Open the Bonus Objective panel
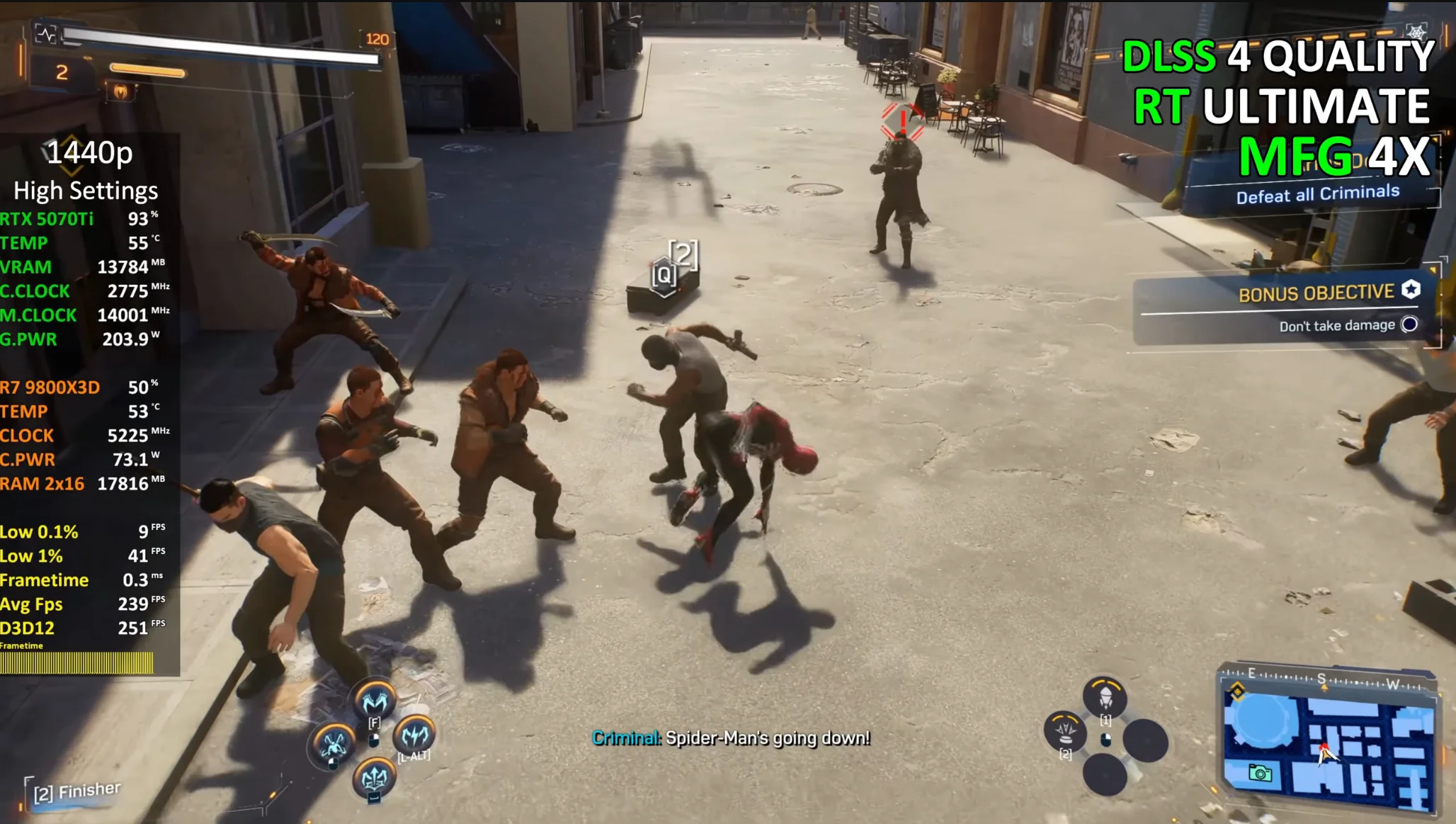The image size is (1456, 824). 1286,308
